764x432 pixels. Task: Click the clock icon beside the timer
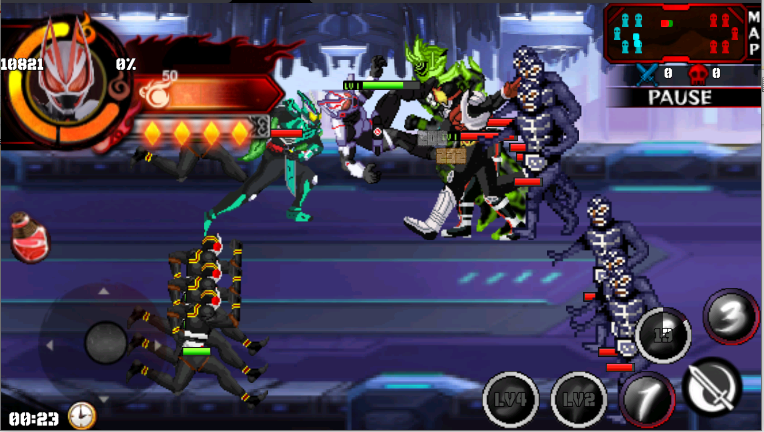[x=82, y=415]
